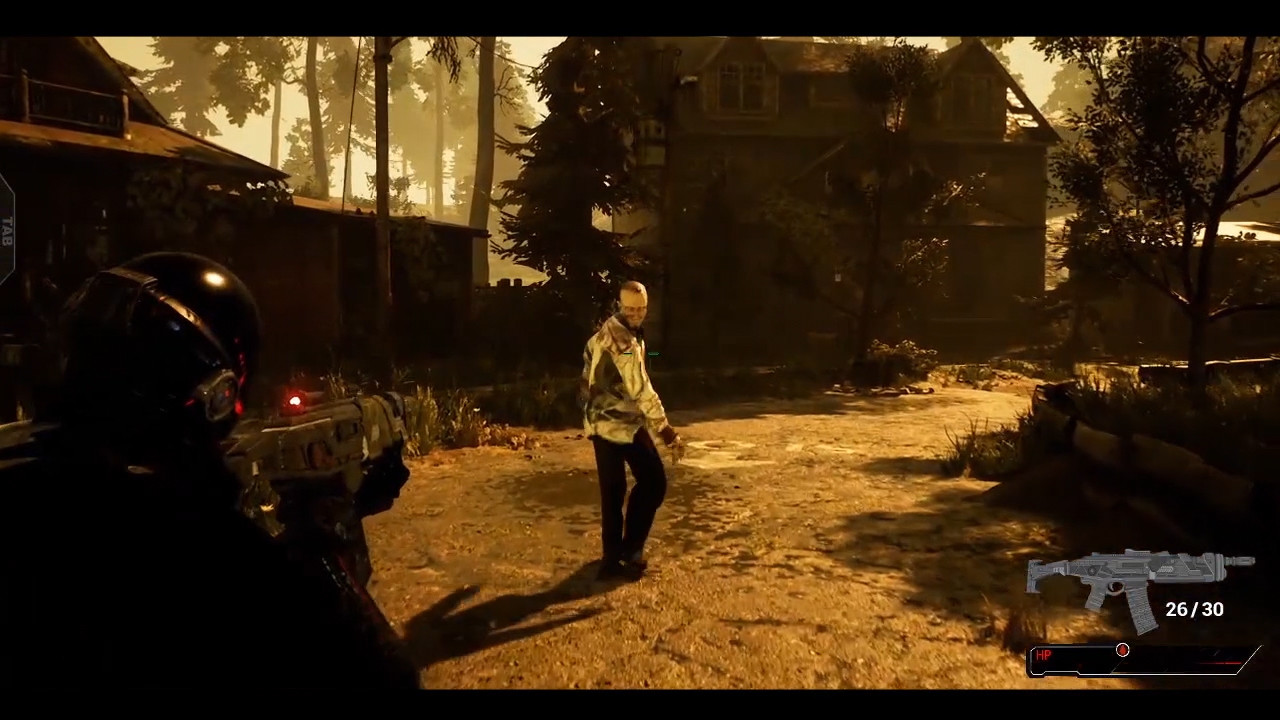The width and height of the screenshot is (1280, 720).
Task: Expand the health status bar section
Action: [1140, 660]
